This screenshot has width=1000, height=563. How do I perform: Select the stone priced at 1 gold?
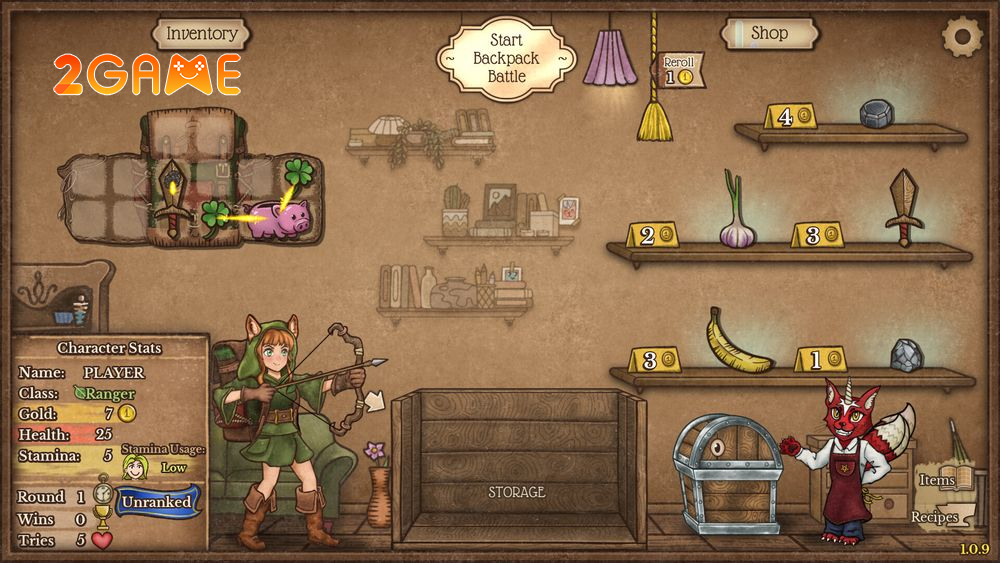pos(907,355)
